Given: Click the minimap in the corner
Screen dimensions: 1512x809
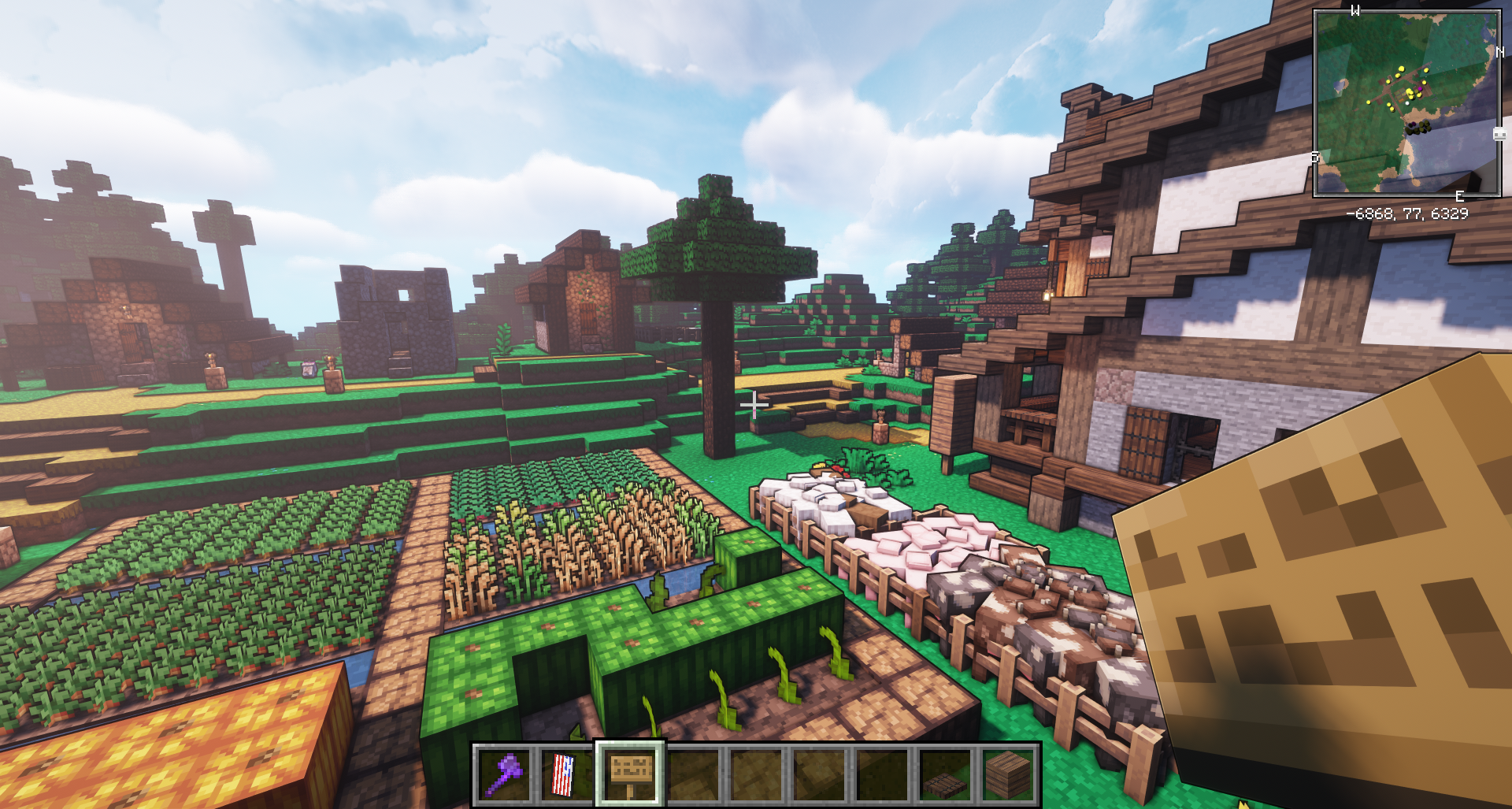Looking at the screenshot, I should pos(1406,102).
